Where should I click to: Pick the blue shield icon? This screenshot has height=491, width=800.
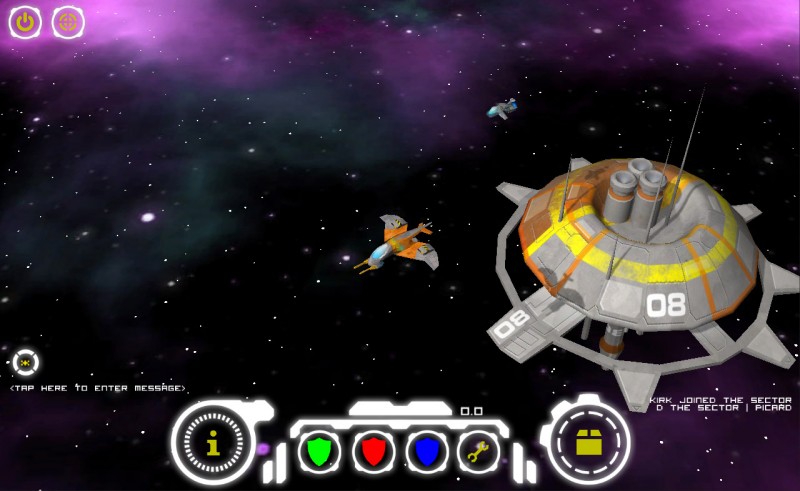pos(427,451)
